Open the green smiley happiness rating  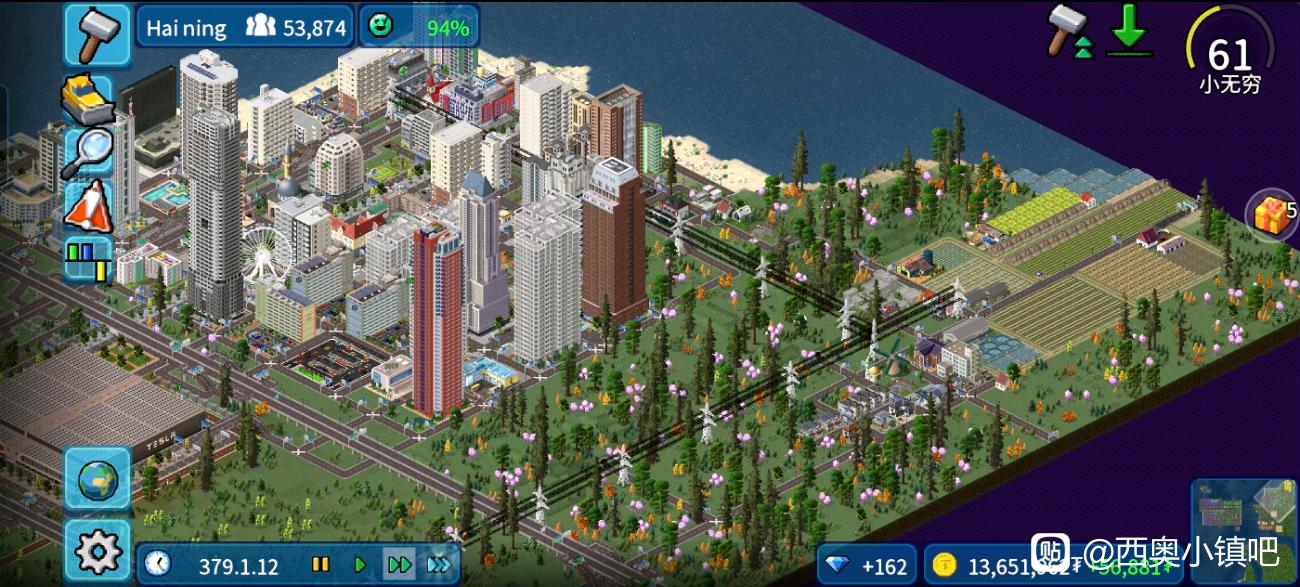click(x=418, y=27)
